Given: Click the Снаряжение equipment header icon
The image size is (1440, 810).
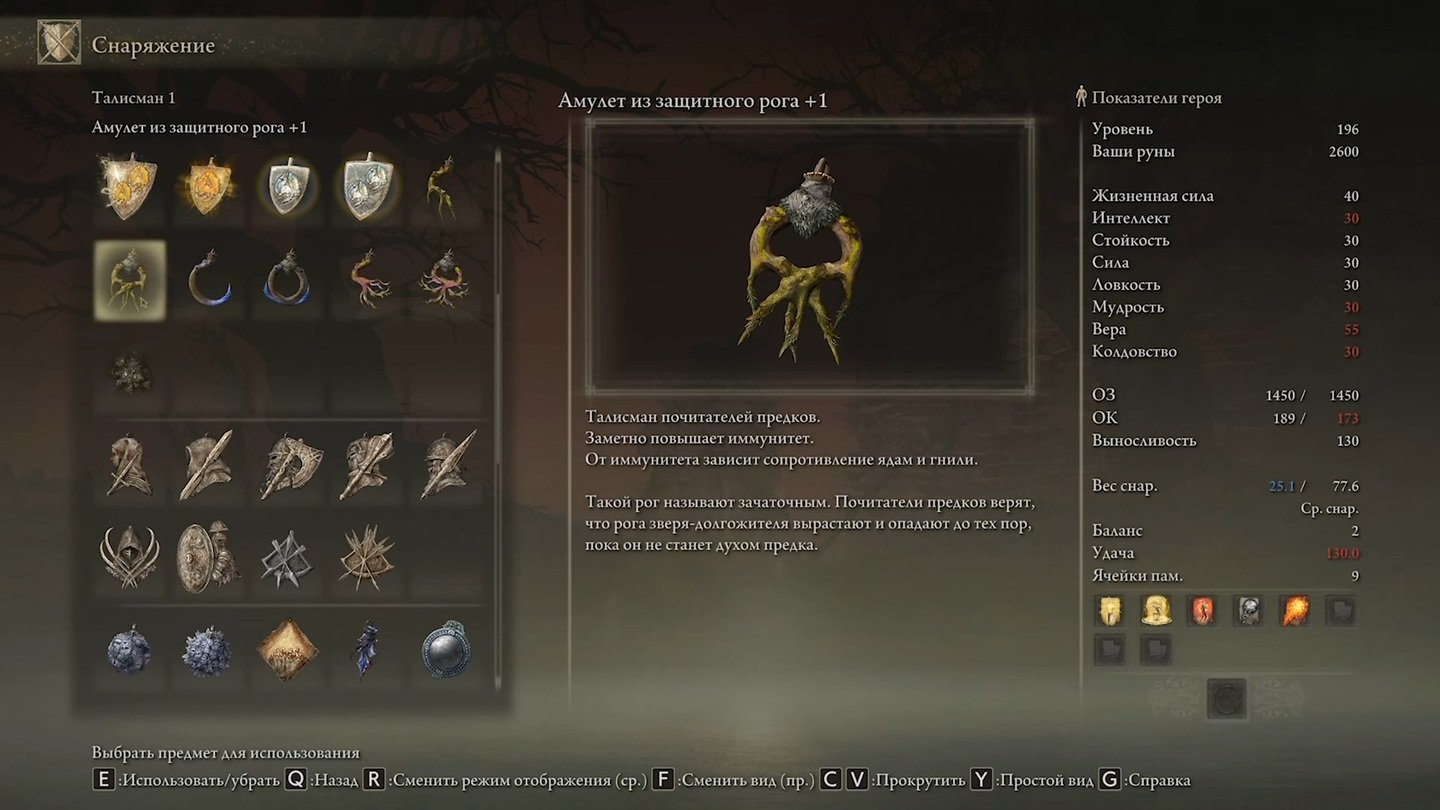Looking at the screenshot, I should pyautogui.click(x=59, y=43).
